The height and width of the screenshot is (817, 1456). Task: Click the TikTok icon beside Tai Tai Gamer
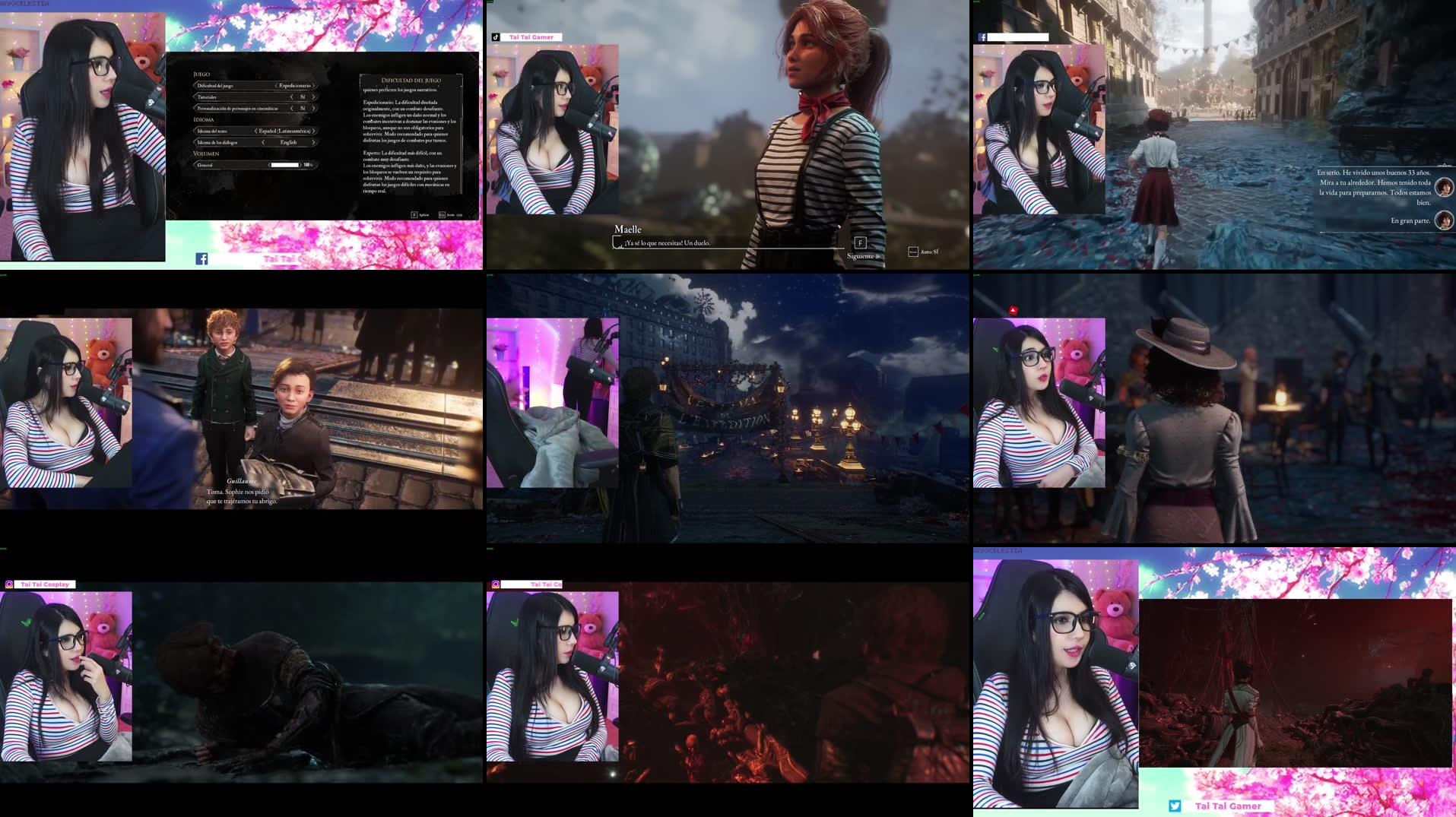pyautogui.click(x=496, y=37)
